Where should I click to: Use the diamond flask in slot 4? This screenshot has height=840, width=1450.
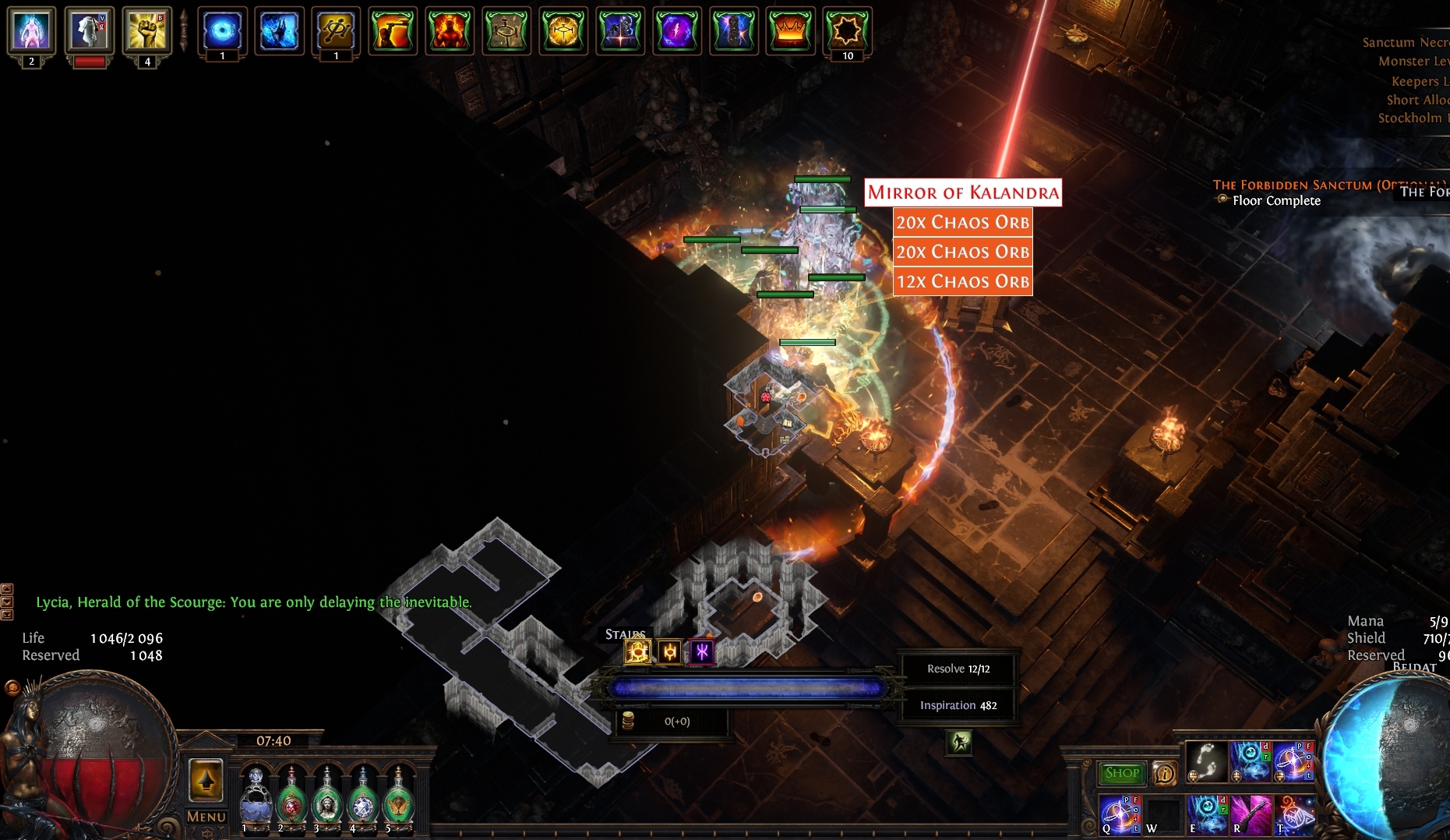point(363,798)
